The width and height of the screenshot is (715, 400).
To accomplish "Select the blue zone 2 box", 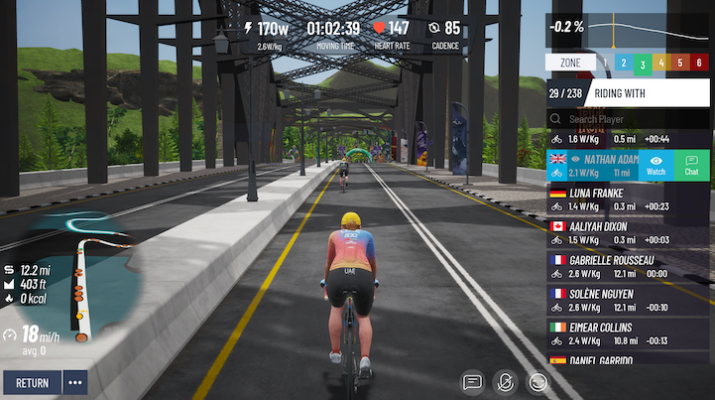I will pyautogui.click(x=623, y=63).
